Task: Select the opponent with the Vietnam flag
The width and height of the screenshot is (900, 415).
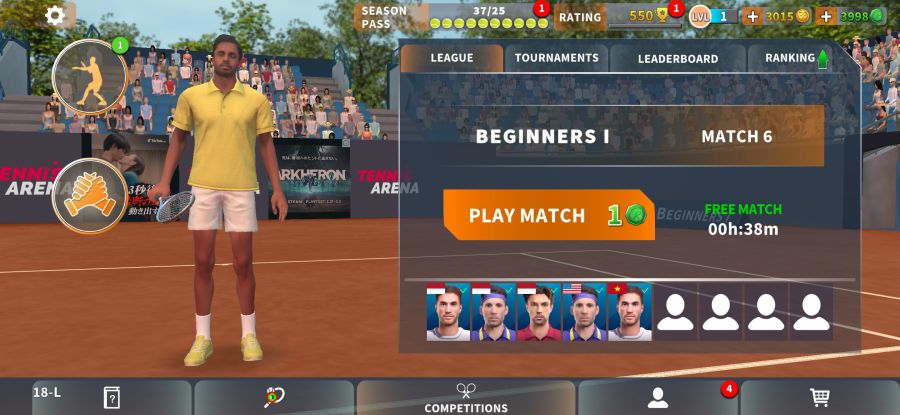Action: (x=629, y=312)
